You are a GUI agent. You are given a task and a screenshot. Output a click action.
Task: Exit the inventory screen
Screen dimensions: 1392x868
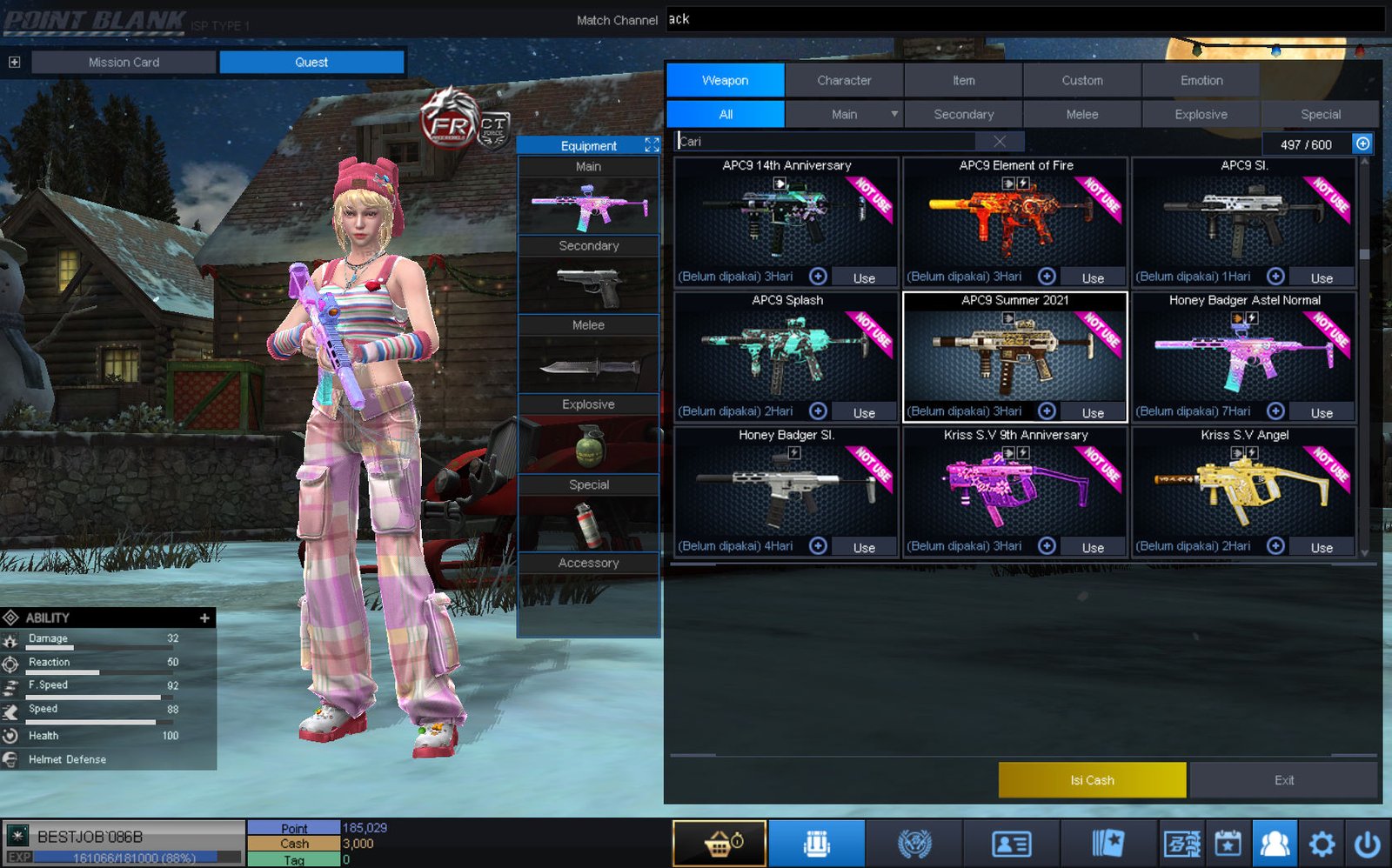[1283, 780]
